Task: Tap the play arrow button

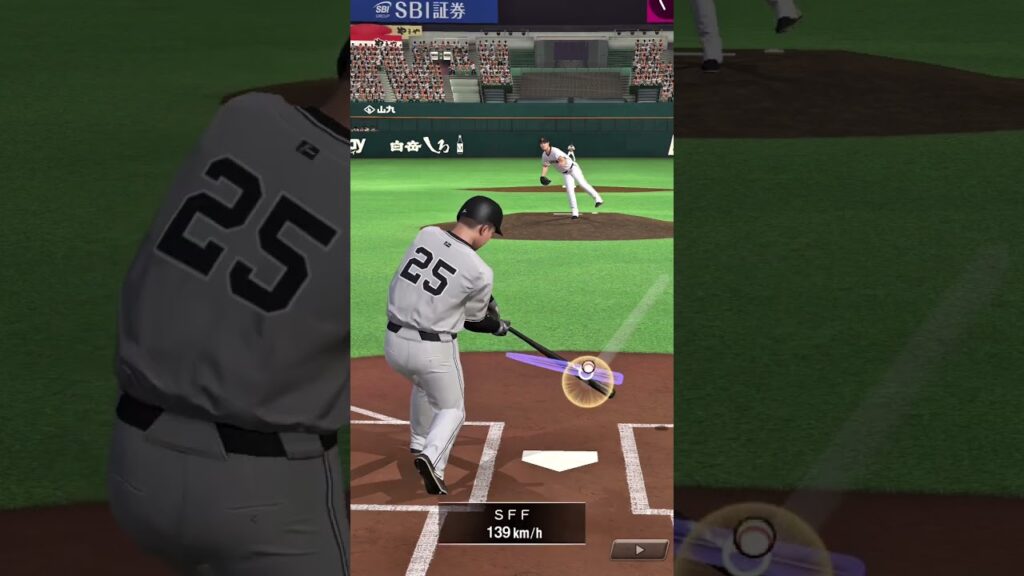Action: tap(639, 549)
